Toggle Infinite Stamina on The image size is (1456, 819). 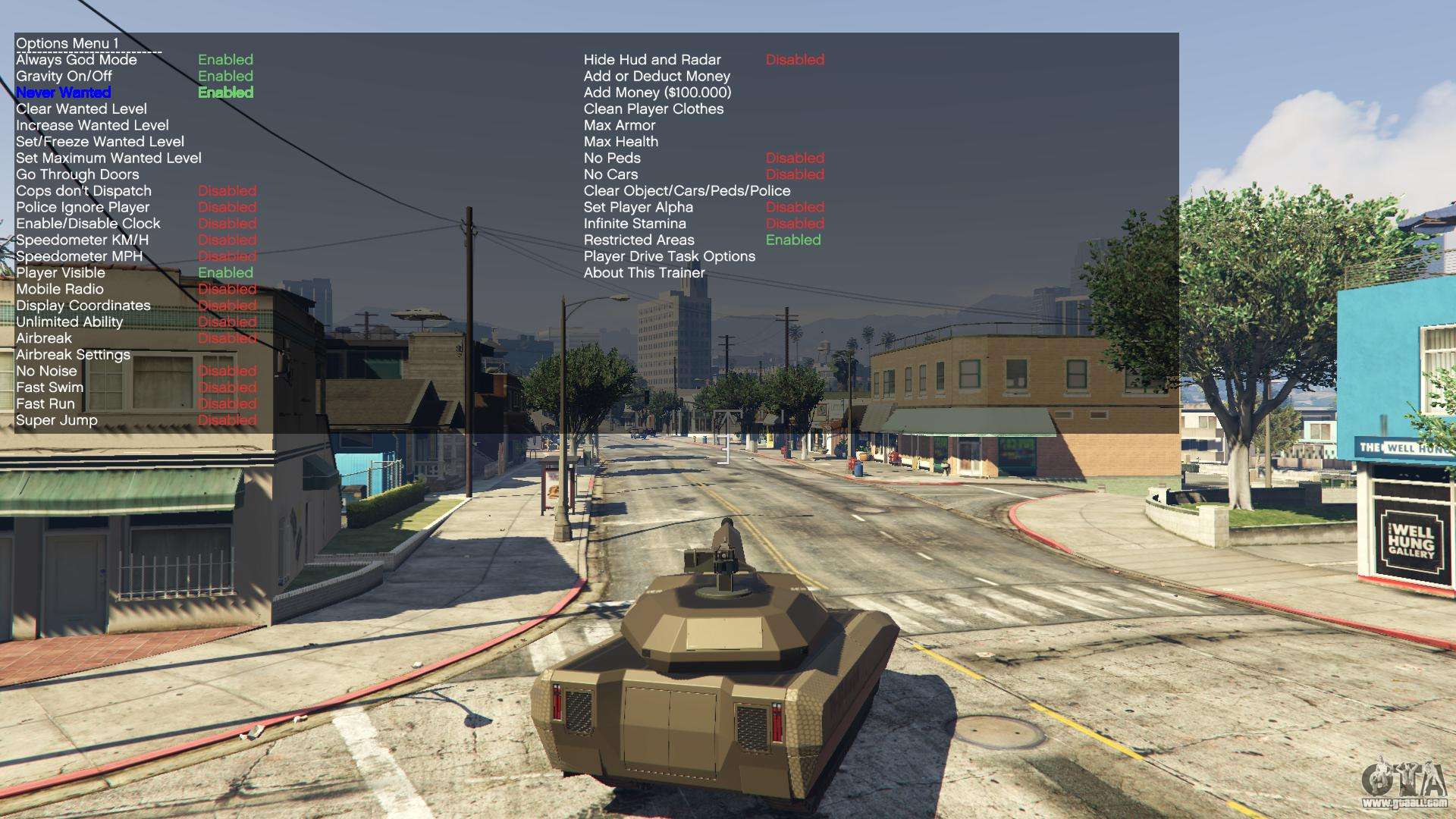(635, 223)
